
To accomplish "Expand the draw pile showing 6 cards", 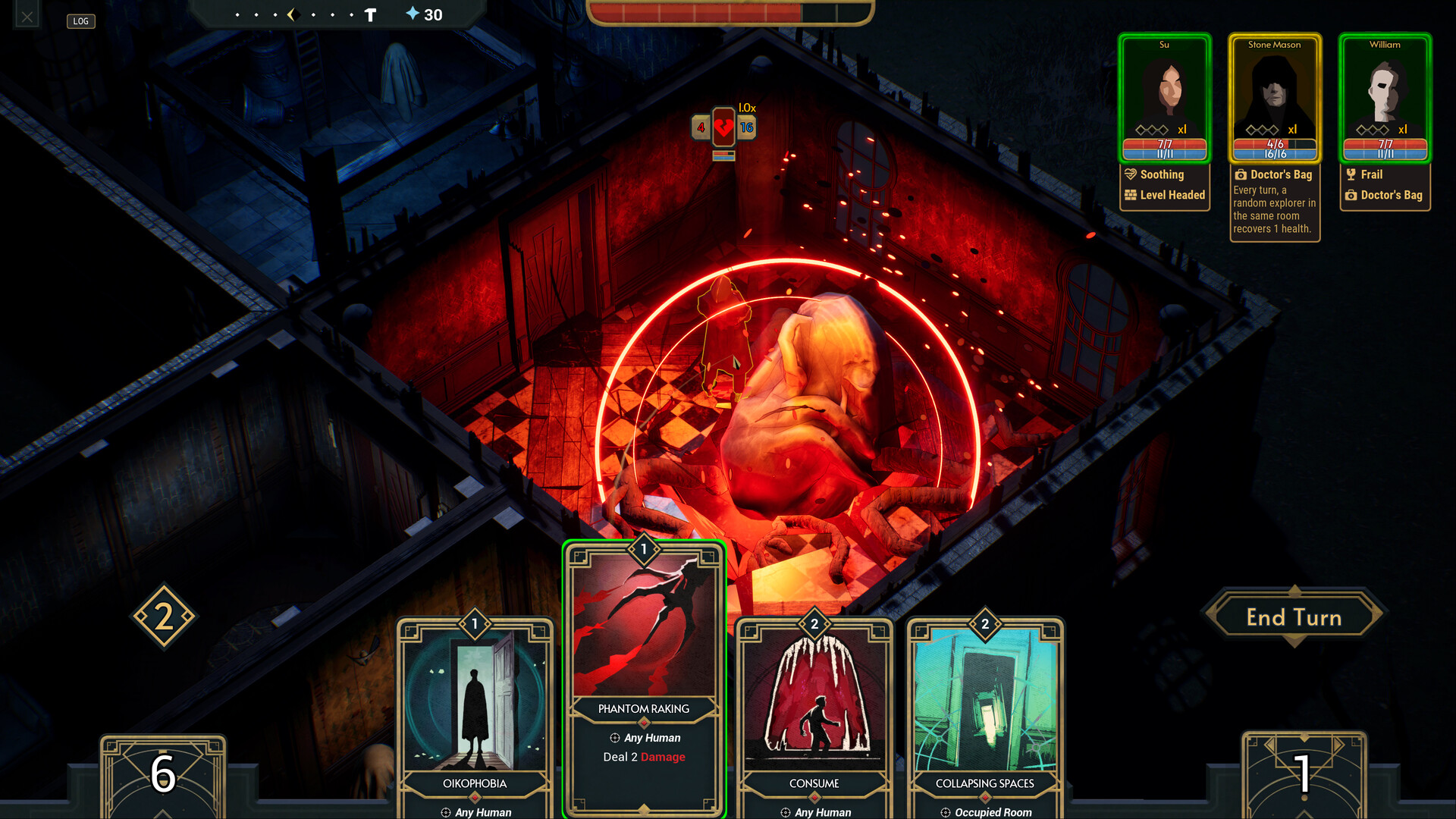I will click(163, 773).
